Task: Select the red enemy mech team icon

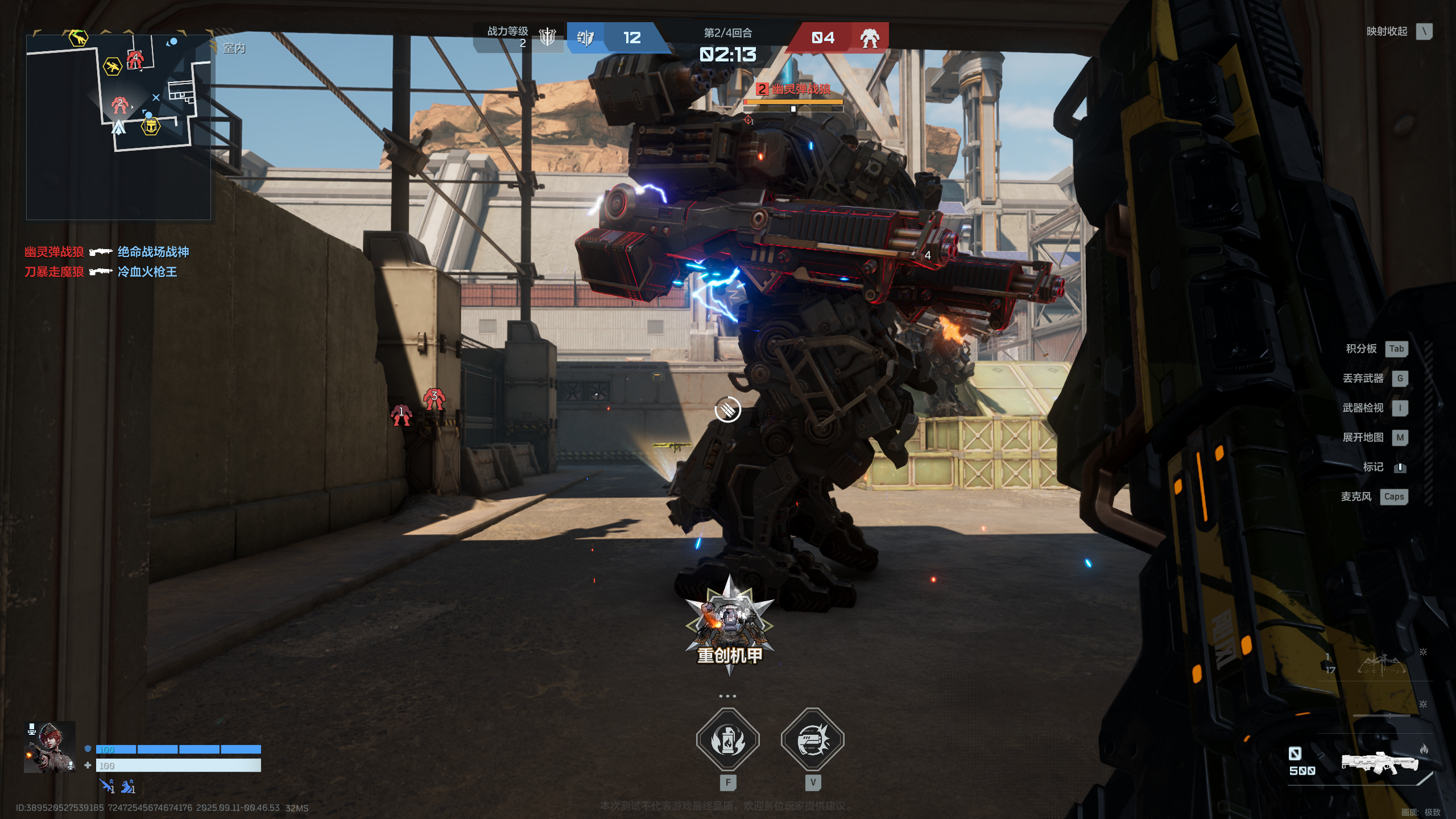Action: pyautogui.click(x=869, y=38)
